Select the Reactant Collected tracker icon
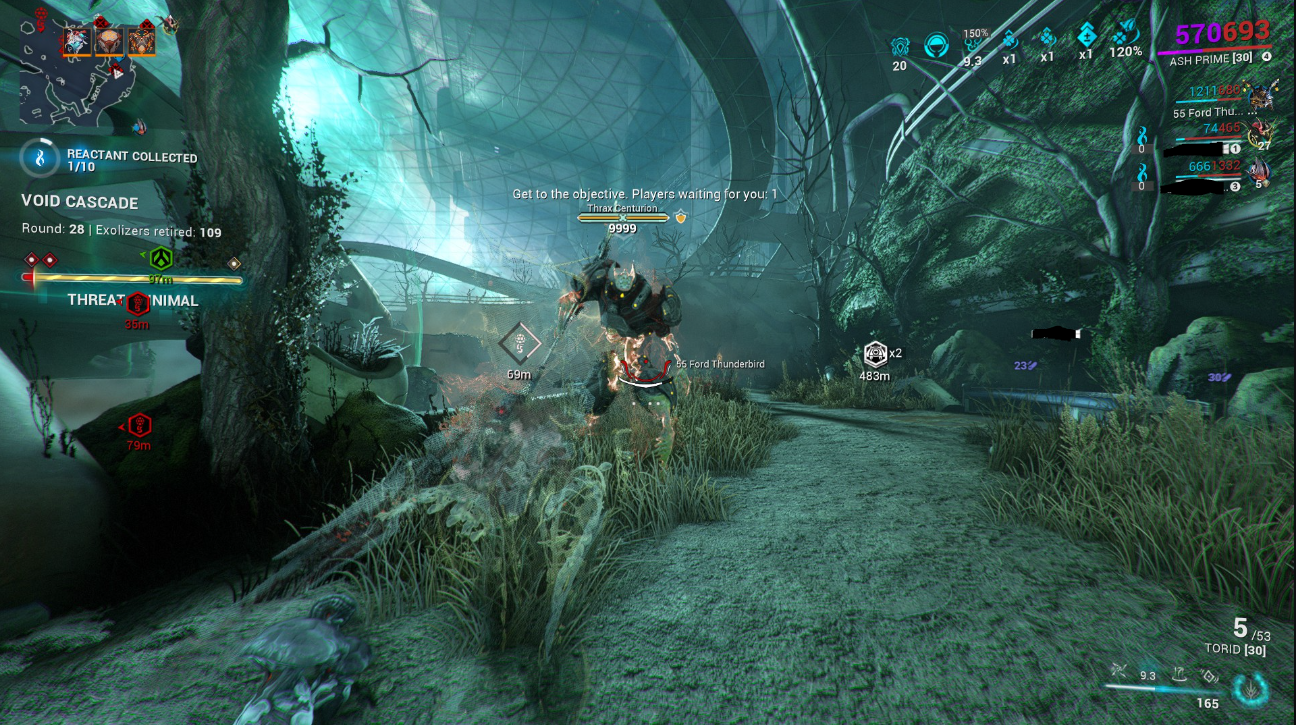Viewport: 1296px width, 725px height. [40, 158]
